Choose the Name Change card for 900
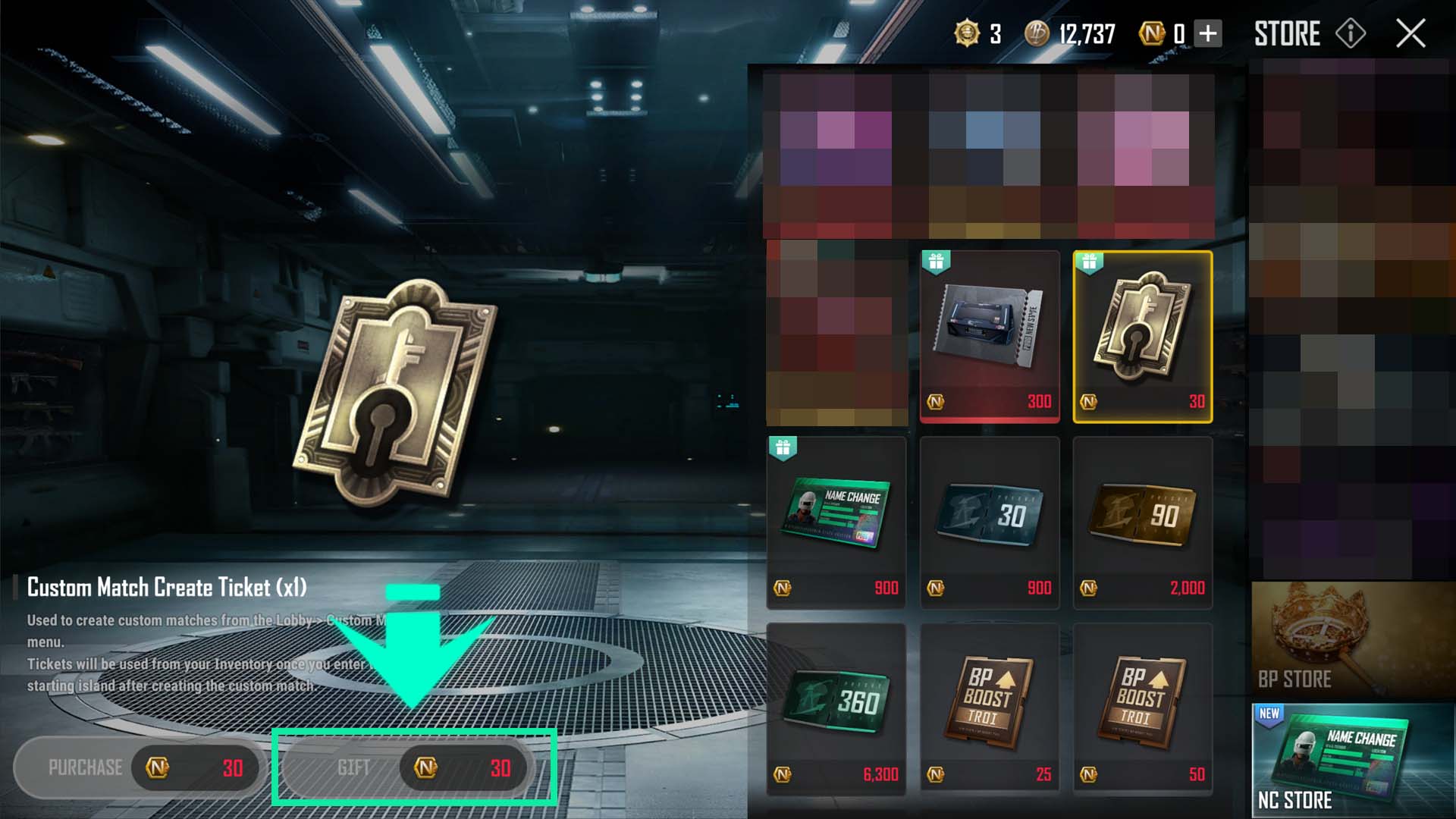This screenshot has width=1456, height=819. [836, 522]
